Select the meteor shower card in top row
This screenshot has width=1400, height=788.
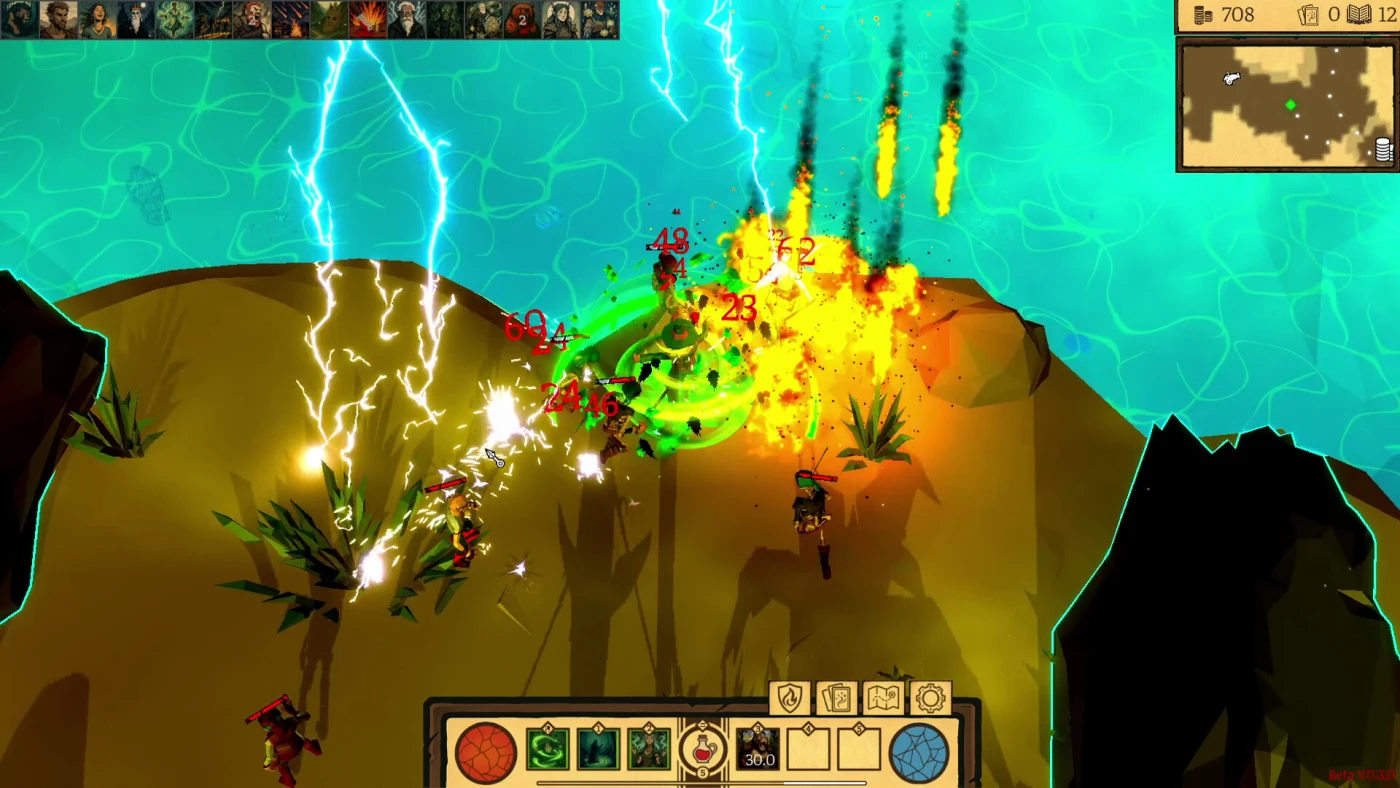tap(289, 19)
